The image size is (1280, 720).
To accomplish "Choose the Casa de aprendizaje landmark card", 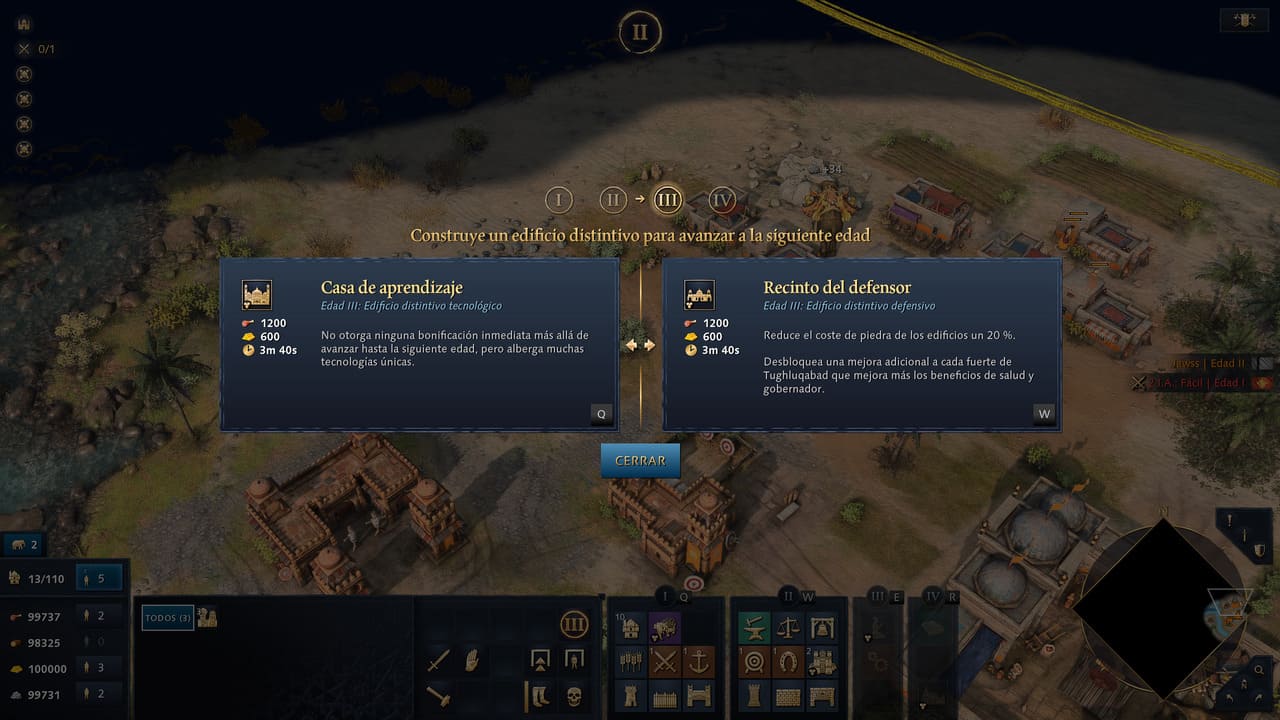I will (x=418, y=344).
